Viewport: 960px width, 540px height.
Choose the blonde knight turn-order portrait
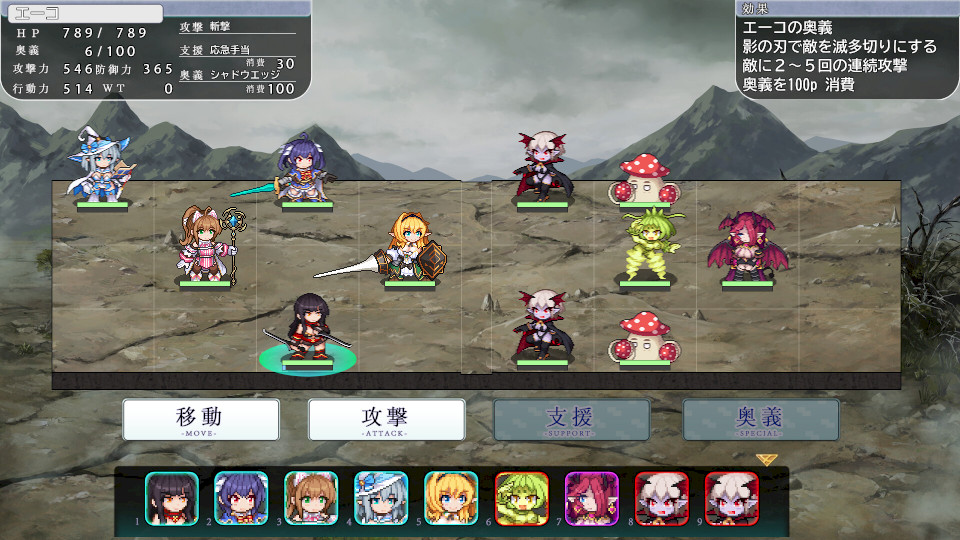point(451,498)
